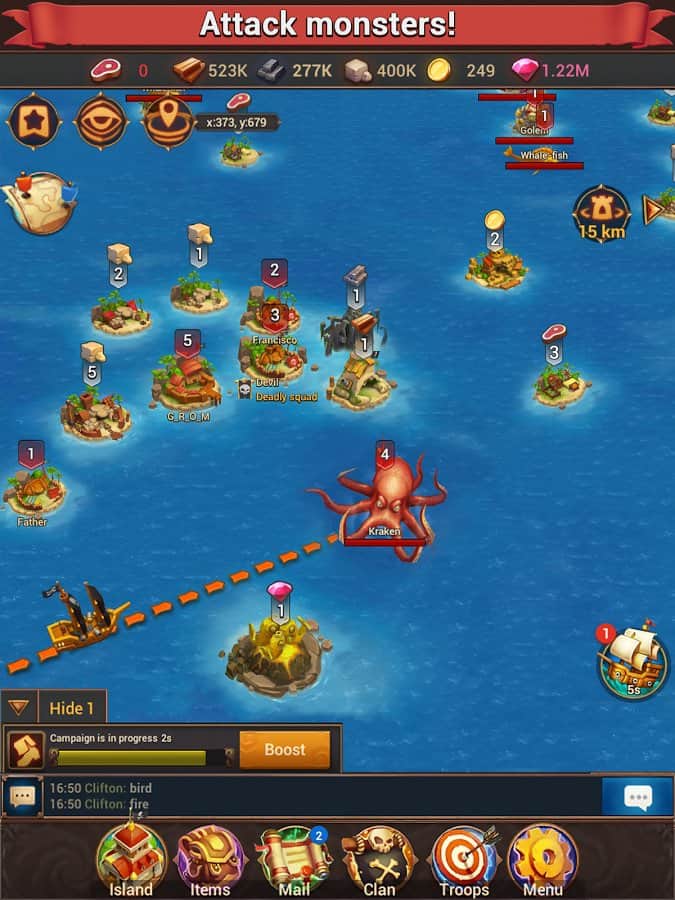Viewport: 675px width, 900px height.
Task: Collapse the Hide 1 panel
Action: click(x=19, y=708)
